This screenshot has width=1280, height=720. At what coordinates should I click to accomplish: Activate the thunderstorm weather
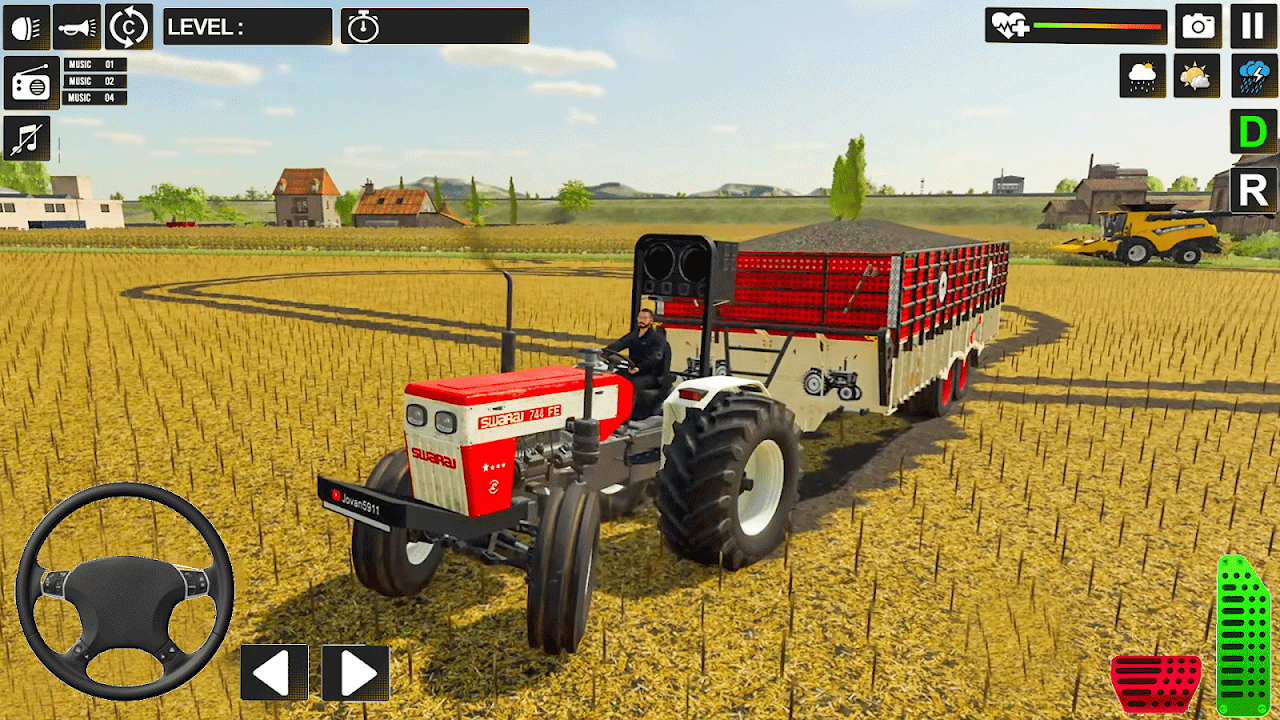tap(1253, 76)
